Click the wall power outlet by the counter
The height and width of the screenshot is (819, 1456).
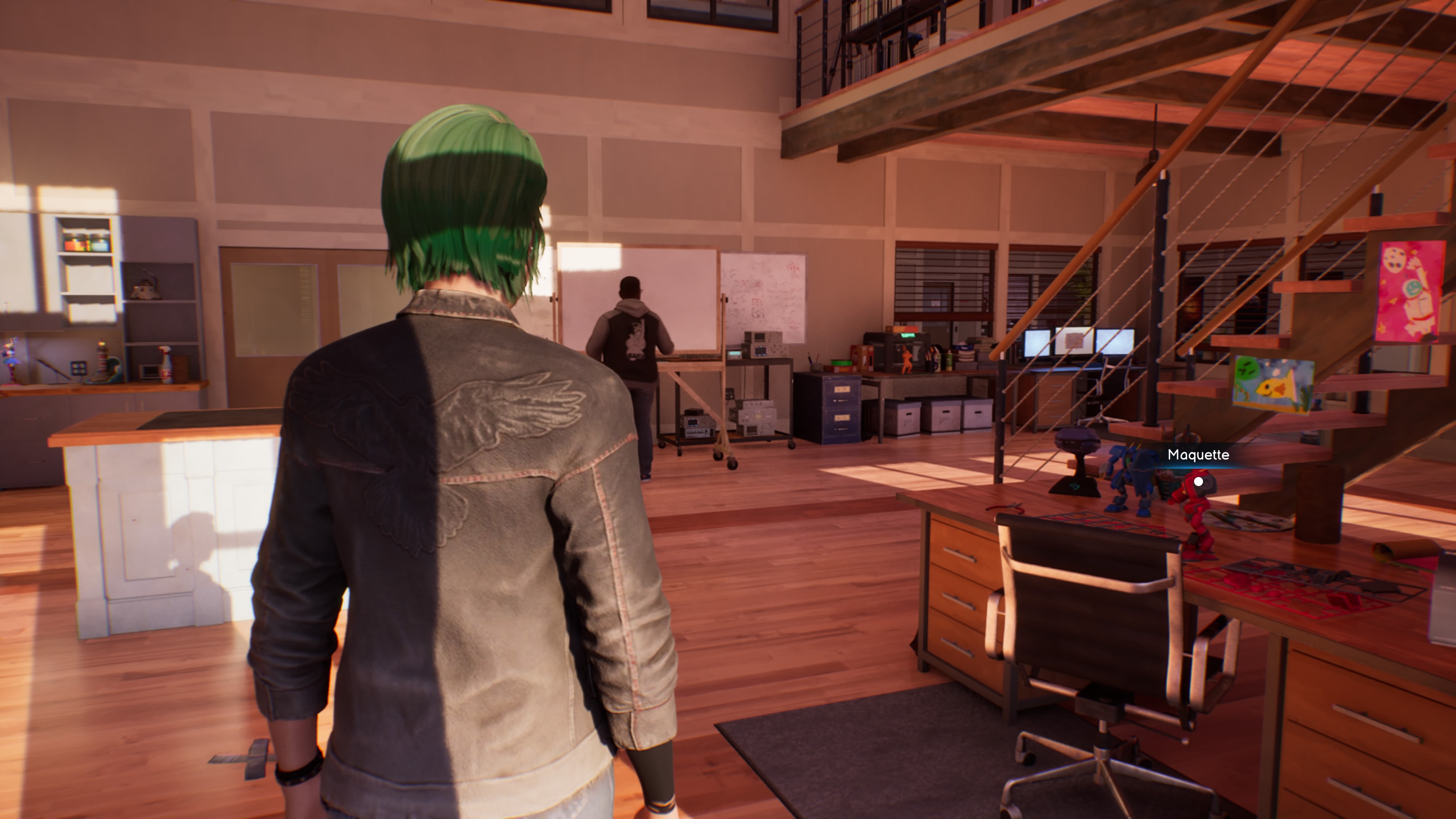point(78,369)
